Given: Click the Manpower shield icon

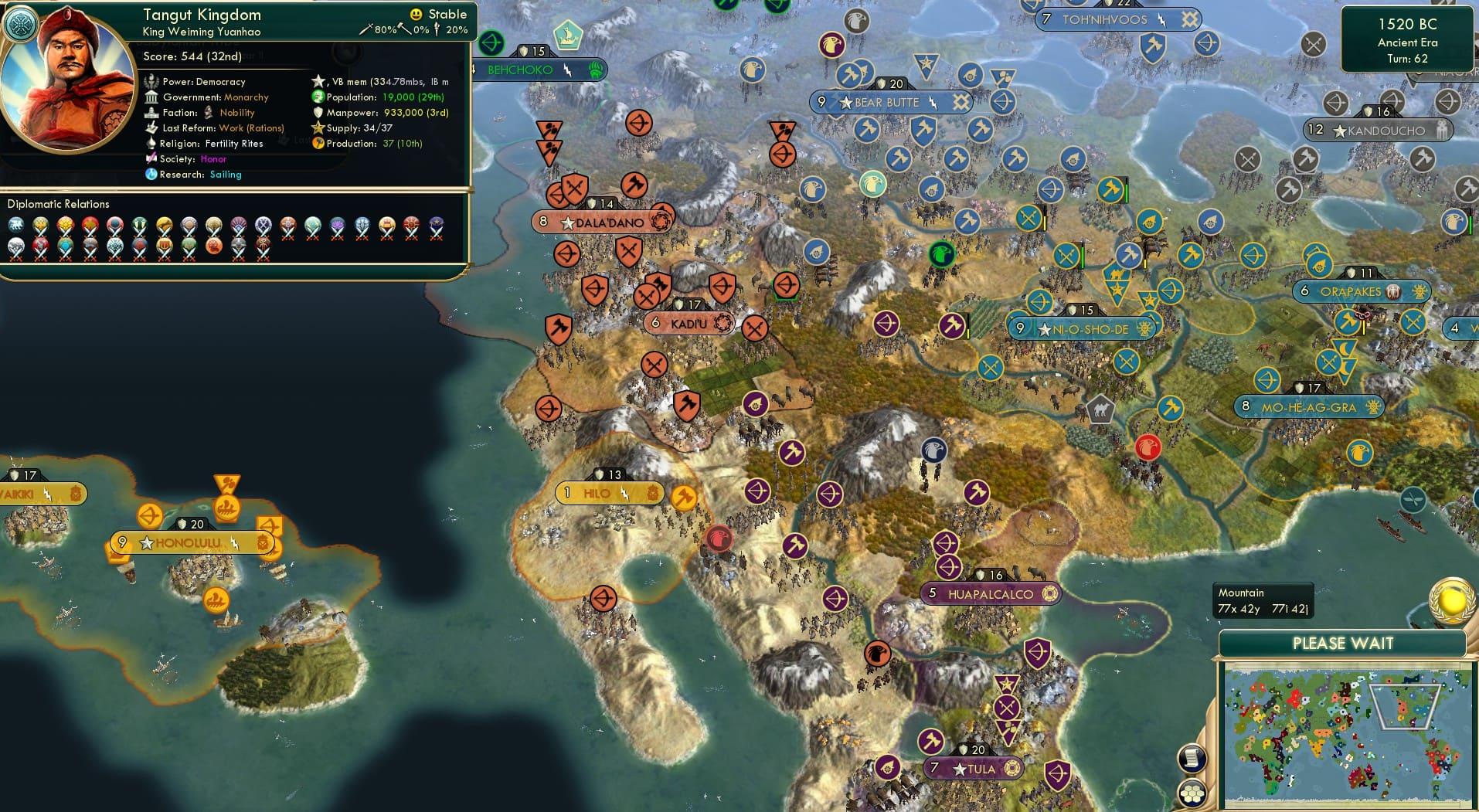Looking at the screenshot, I should tap(318, 112).
